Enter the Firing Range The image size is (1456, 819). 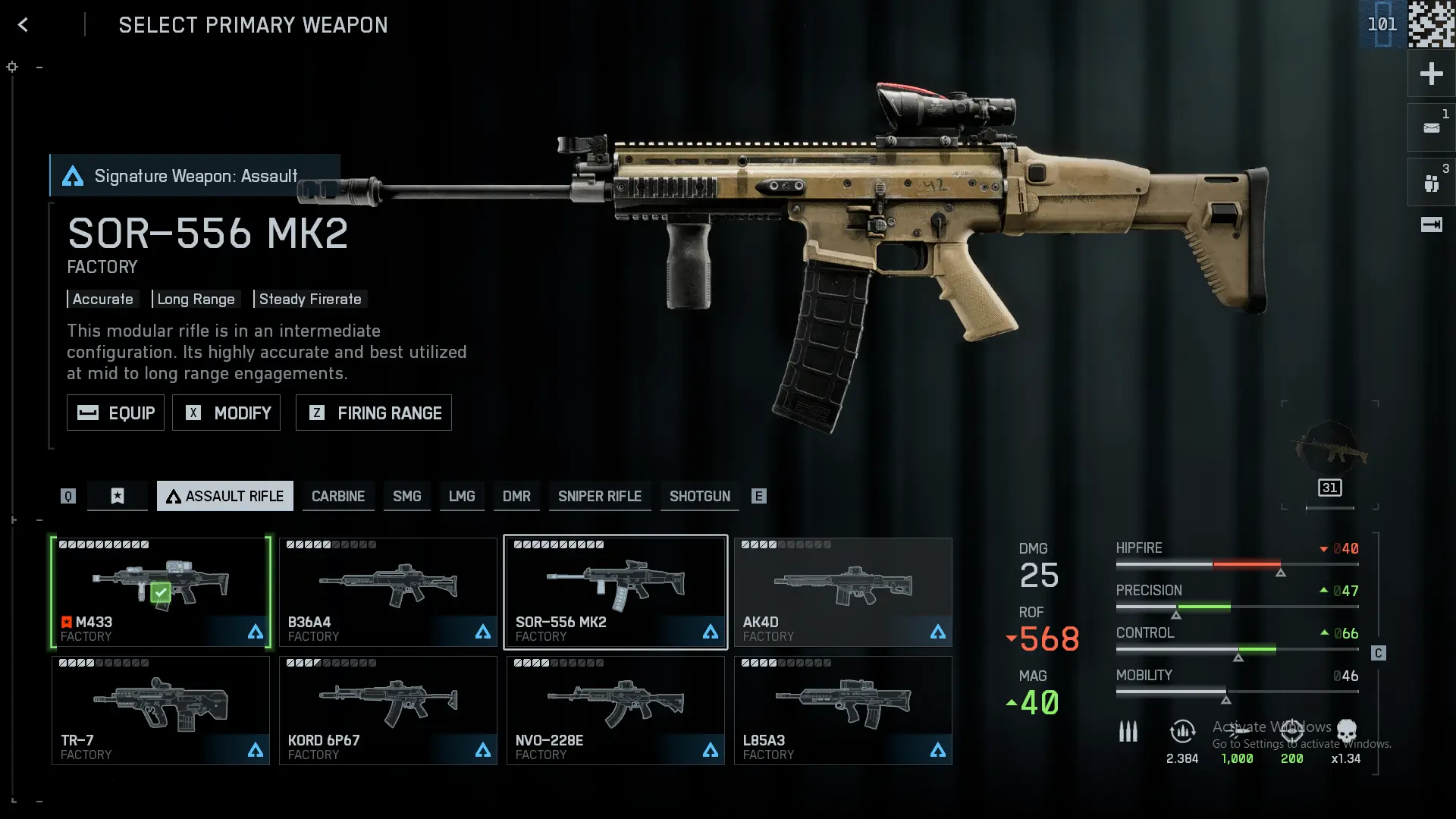coord(373,413)
